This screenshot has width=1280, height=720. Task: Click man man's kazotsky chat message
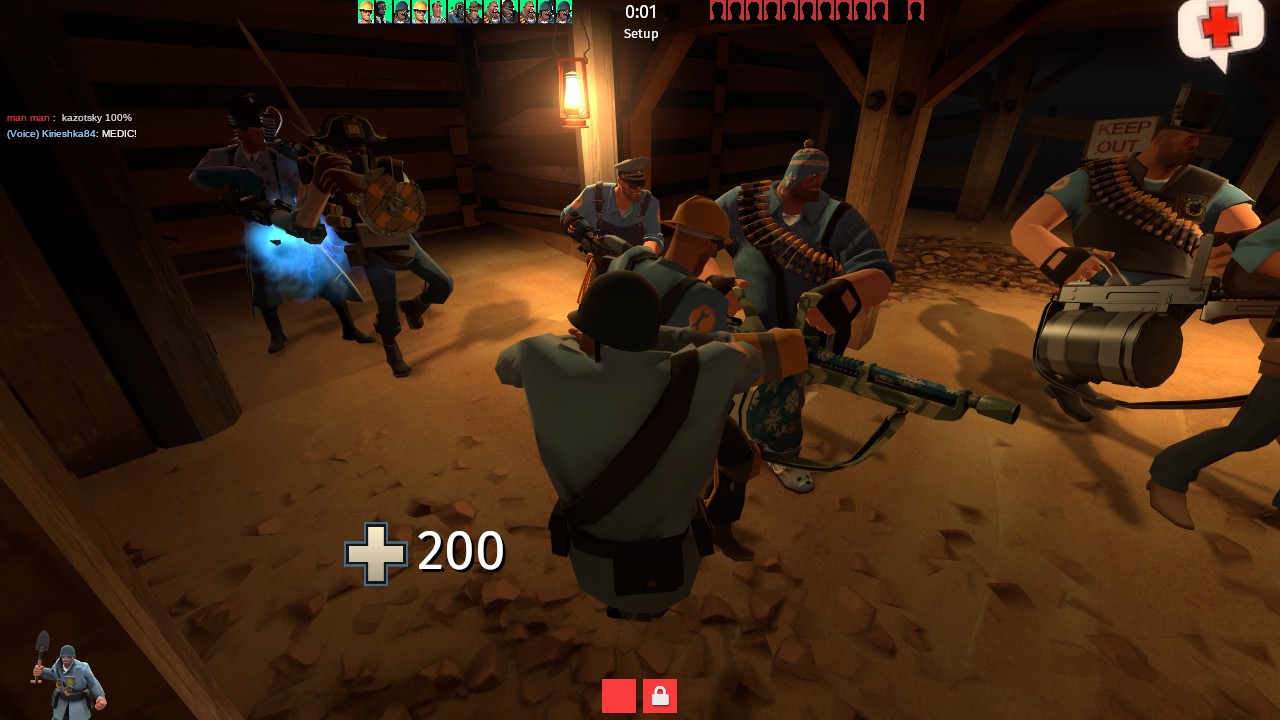click(x=70, y=118)
